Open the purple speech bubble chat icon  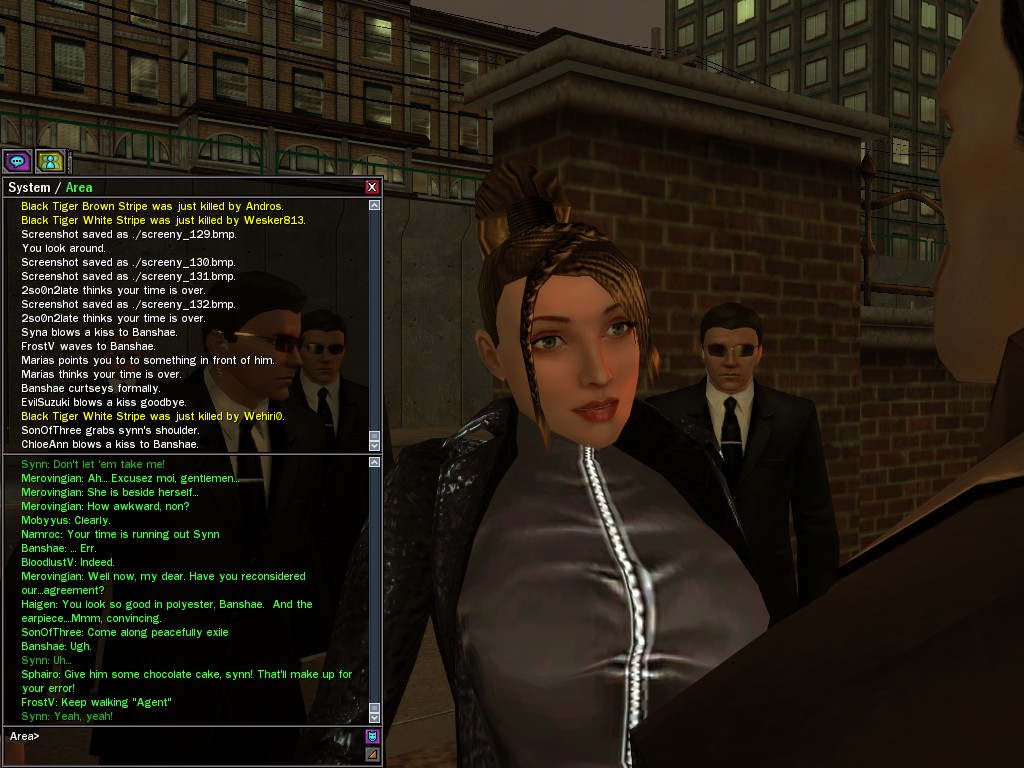click(x=17, y=160)
